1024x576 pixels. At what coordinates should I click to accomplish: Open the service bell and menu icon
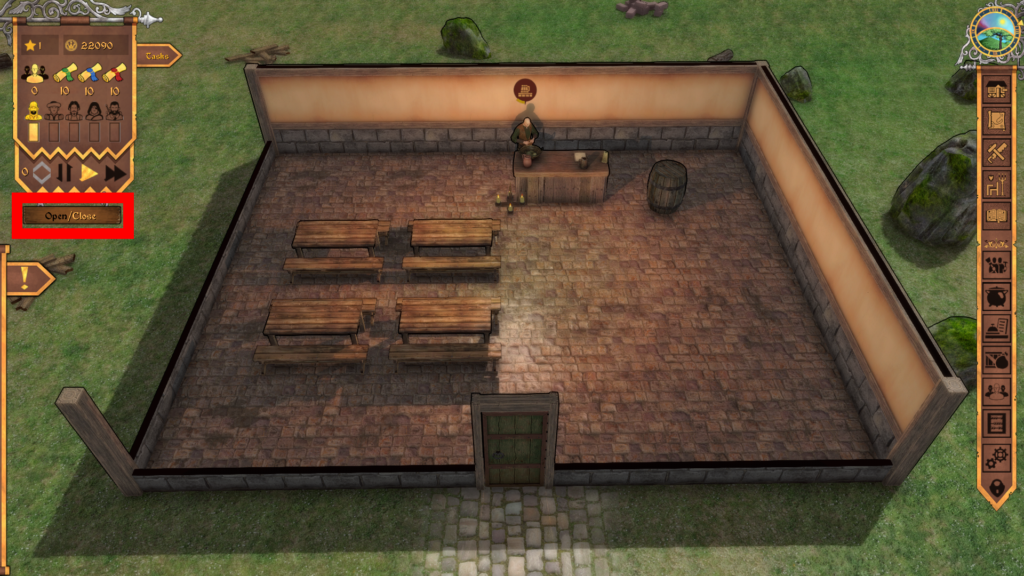click(x=996, y=328)
